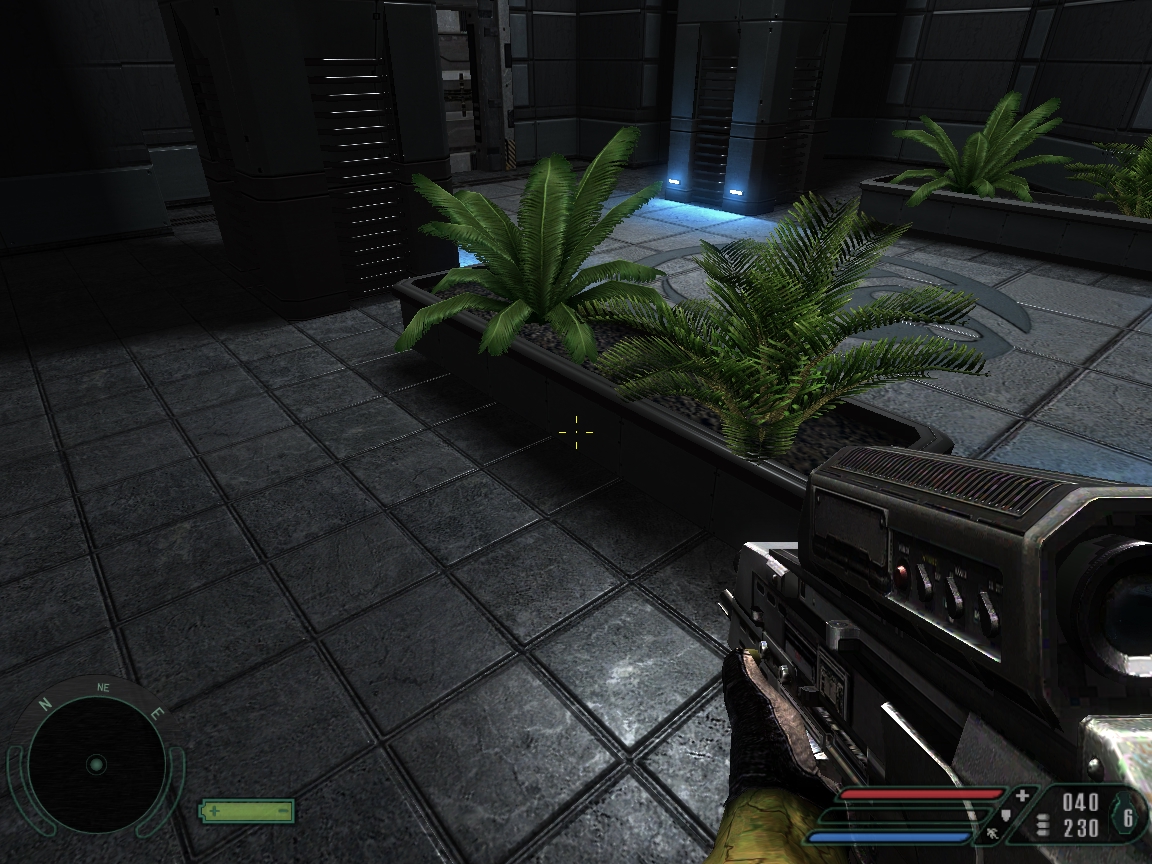Click the circular radar minimap
This screenshot has width=1152, height=864.
click(x=96, y=765)
